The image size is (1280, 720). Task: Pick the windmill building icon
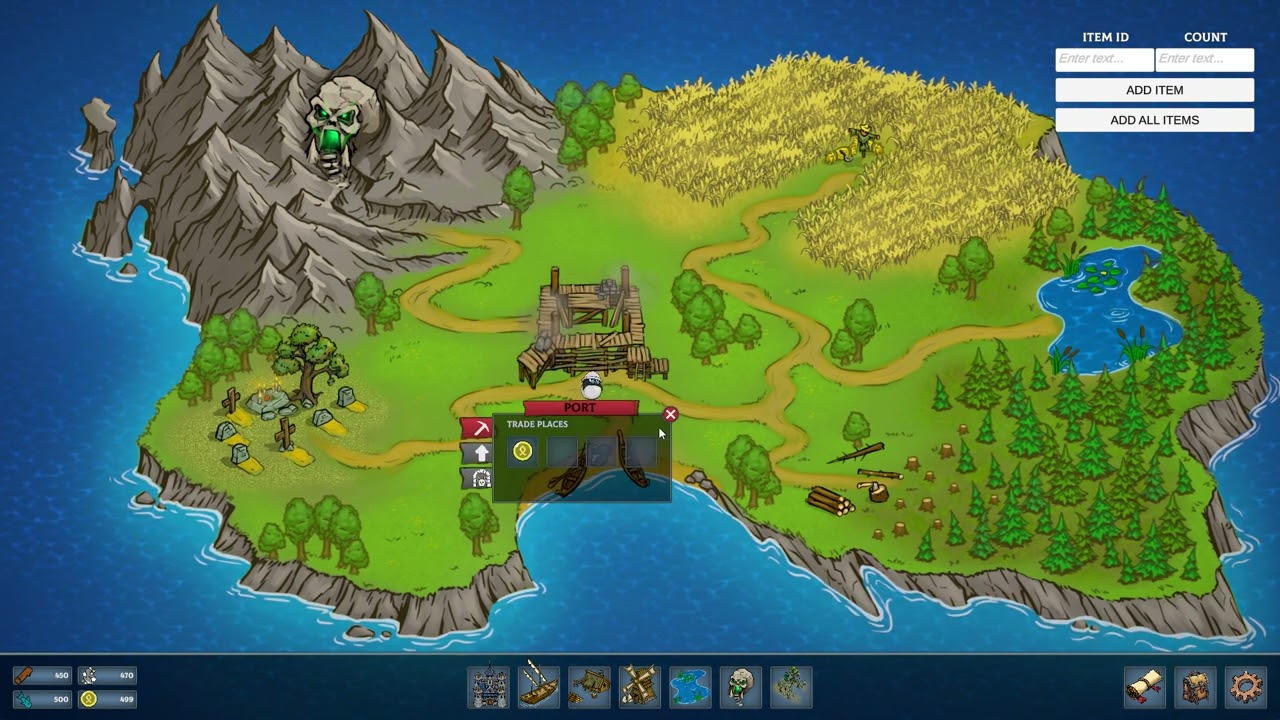(x=640, y=687)
